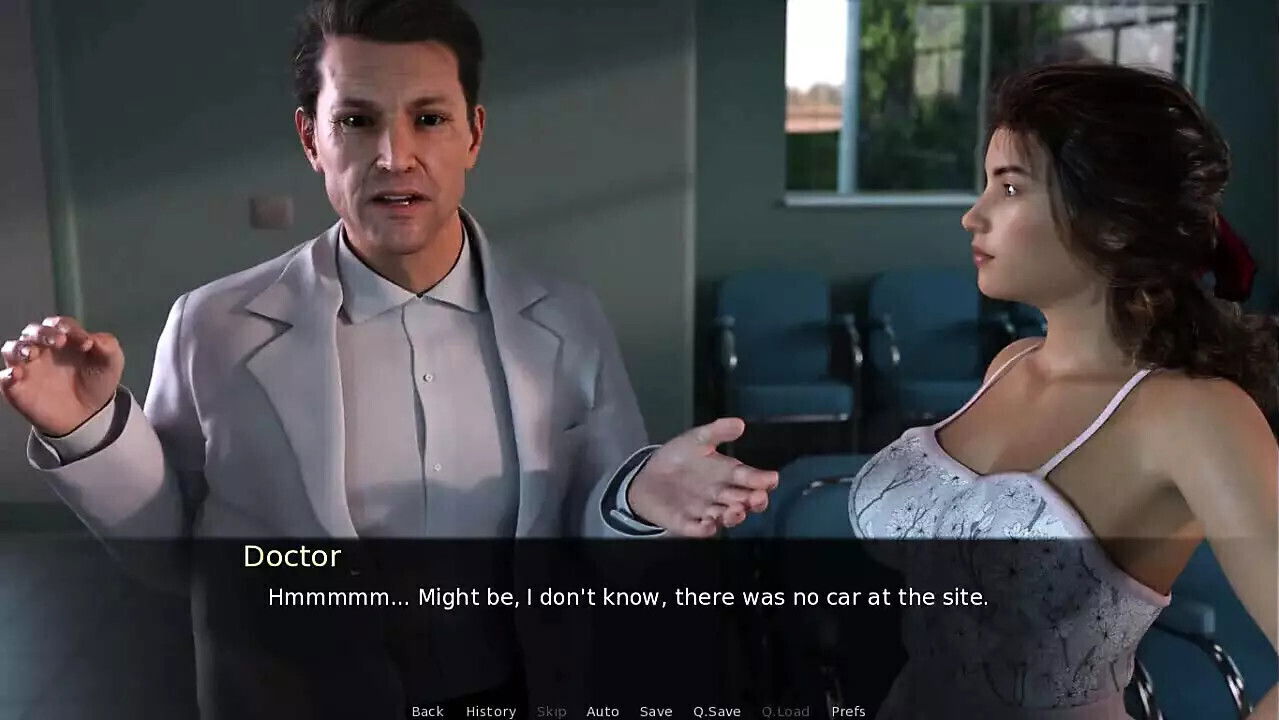Open the History log
Screen dimensions: 1279x720
pos(490,711)
